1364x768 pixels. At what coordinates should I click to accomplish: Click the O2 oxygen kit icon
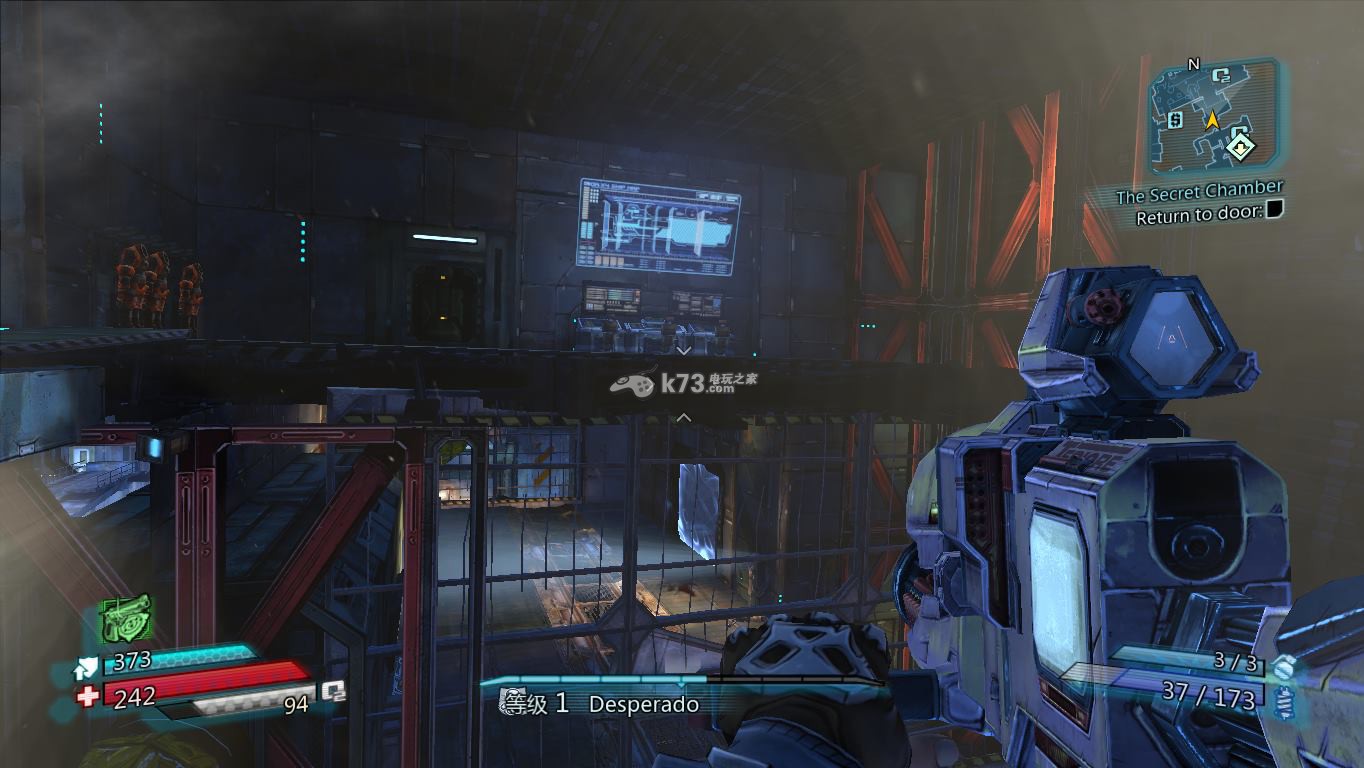(x=332, y=691)
